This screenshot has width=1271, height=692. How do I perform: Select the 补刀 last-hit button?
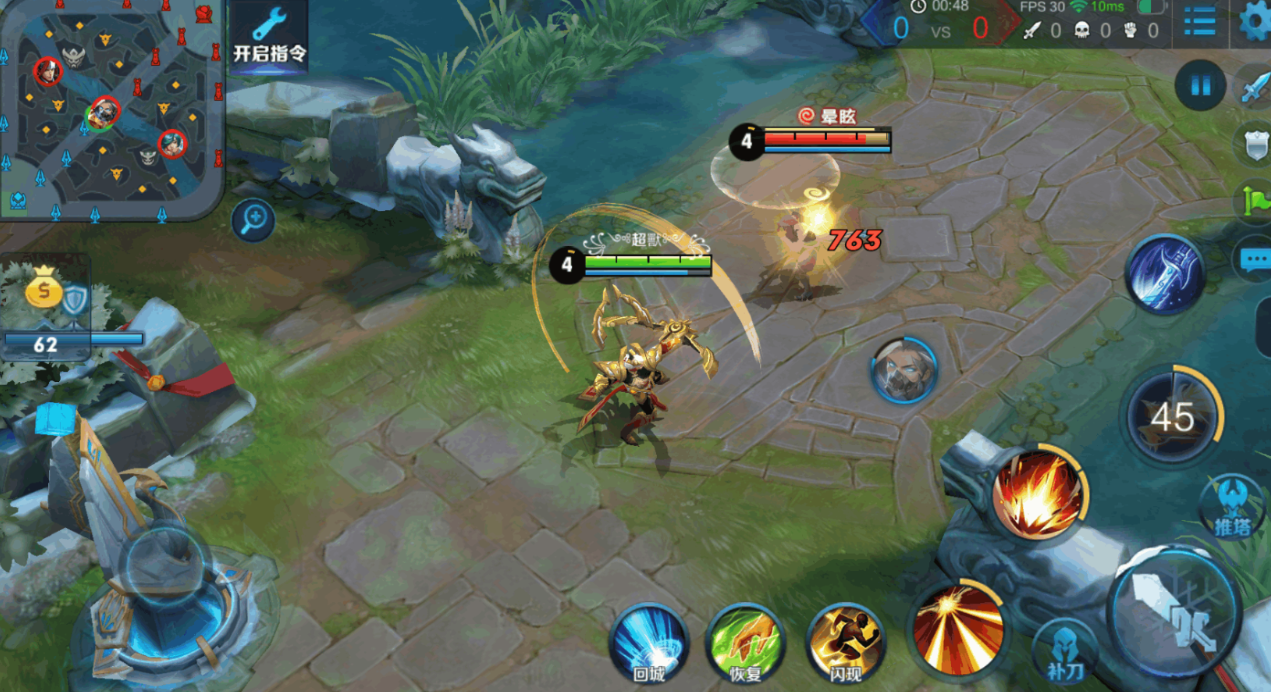coord(1065,650)
